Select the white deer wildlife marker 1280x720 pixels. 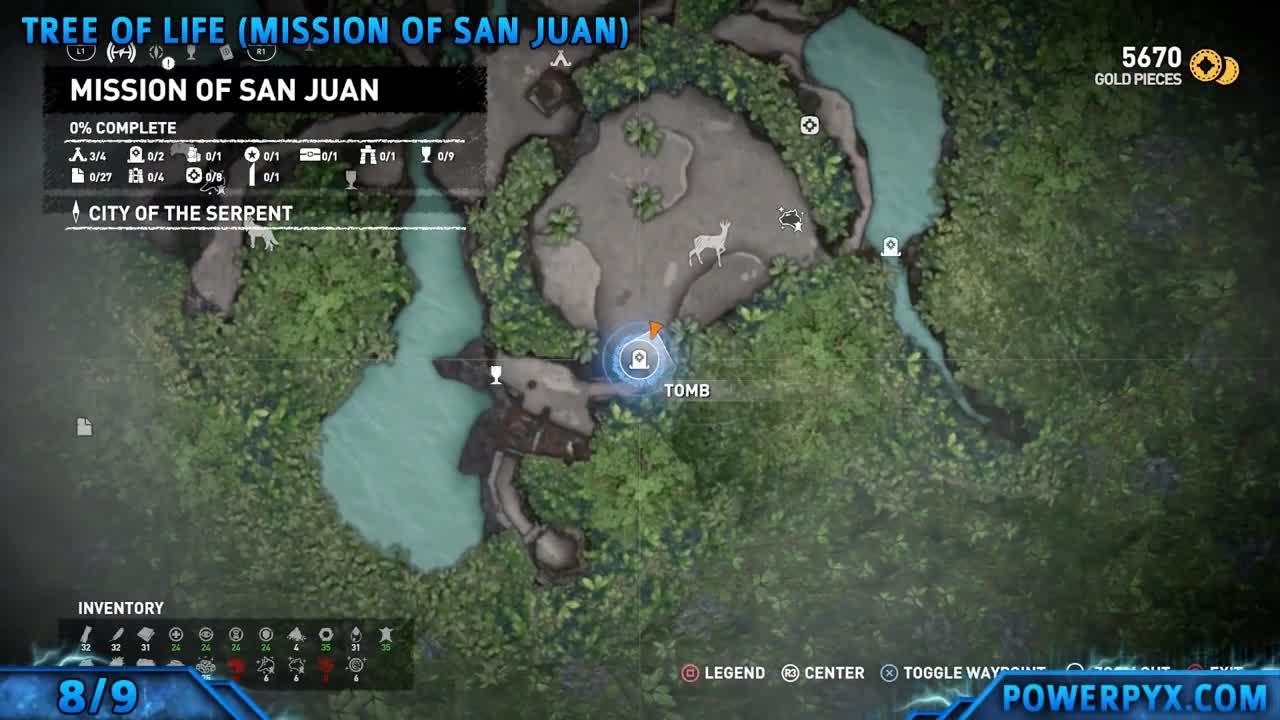711,243
